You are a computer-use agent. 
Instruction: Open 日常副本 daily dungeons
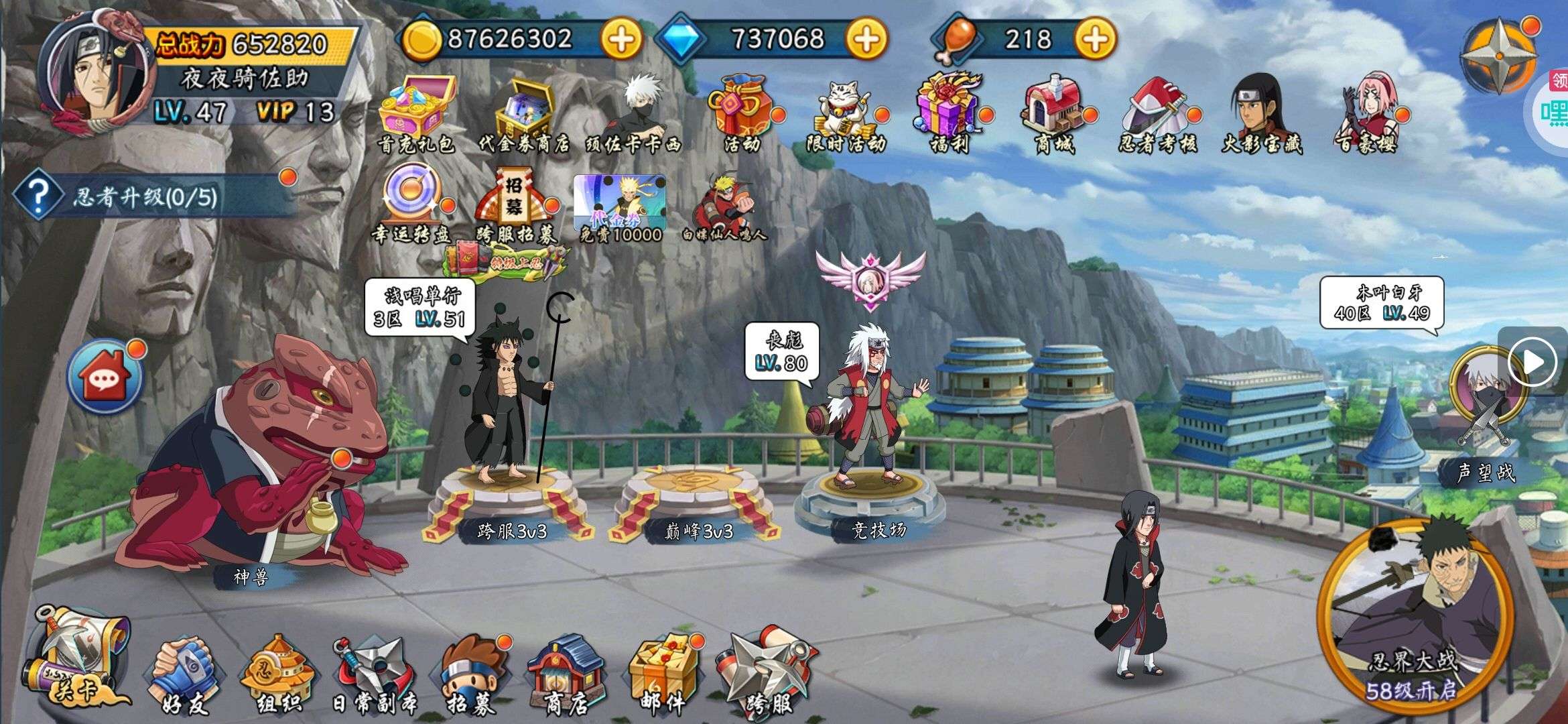click(373, 674)
